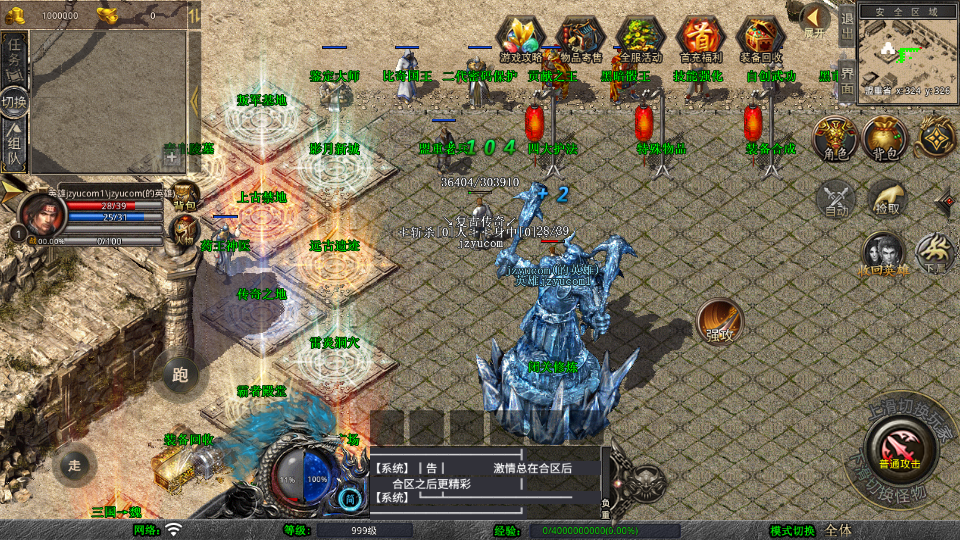Switch to the 界面 tab
The height and width of the screenshot is (540, 960).
click(x=846, y=78)
